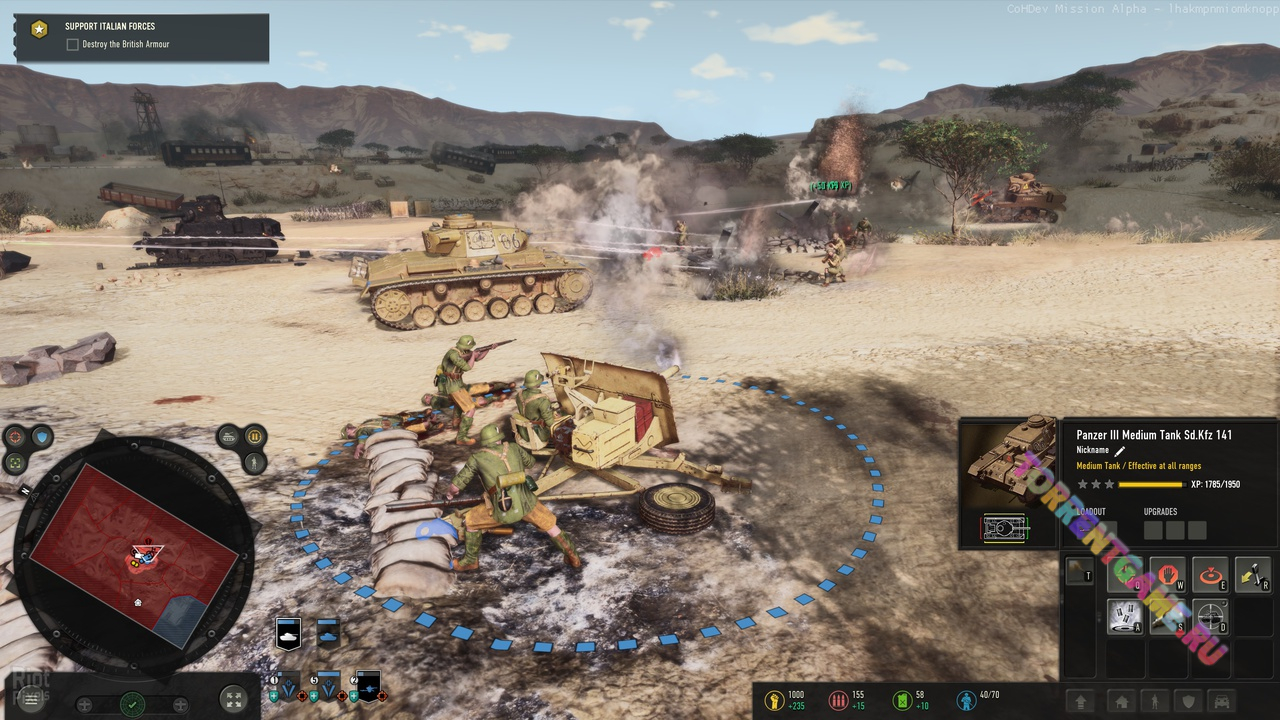Viewport: 1280px width, 720px height.
Task: Open the hamburger menu button
Action: (x=31, y=701)
